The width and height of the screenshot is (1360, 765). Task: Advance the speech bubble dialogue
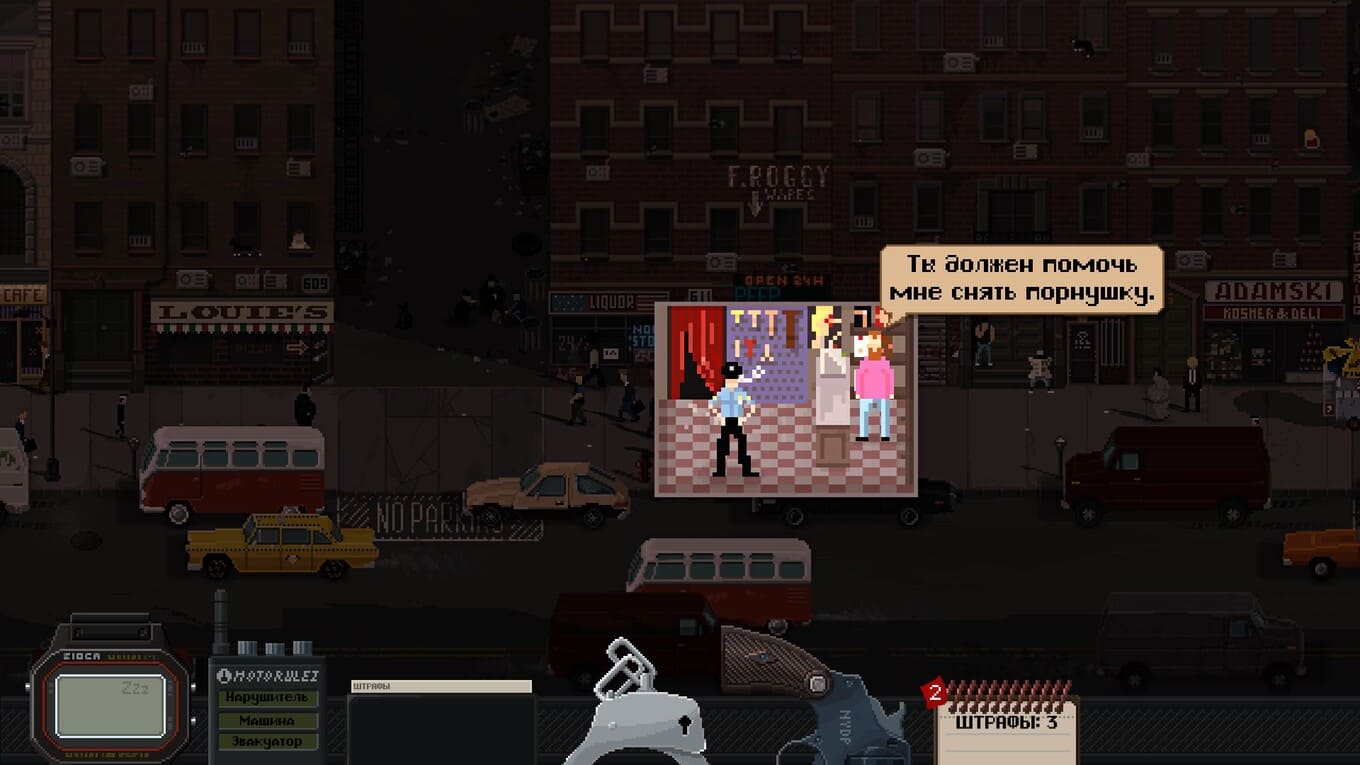click(x=1022, y=280)
